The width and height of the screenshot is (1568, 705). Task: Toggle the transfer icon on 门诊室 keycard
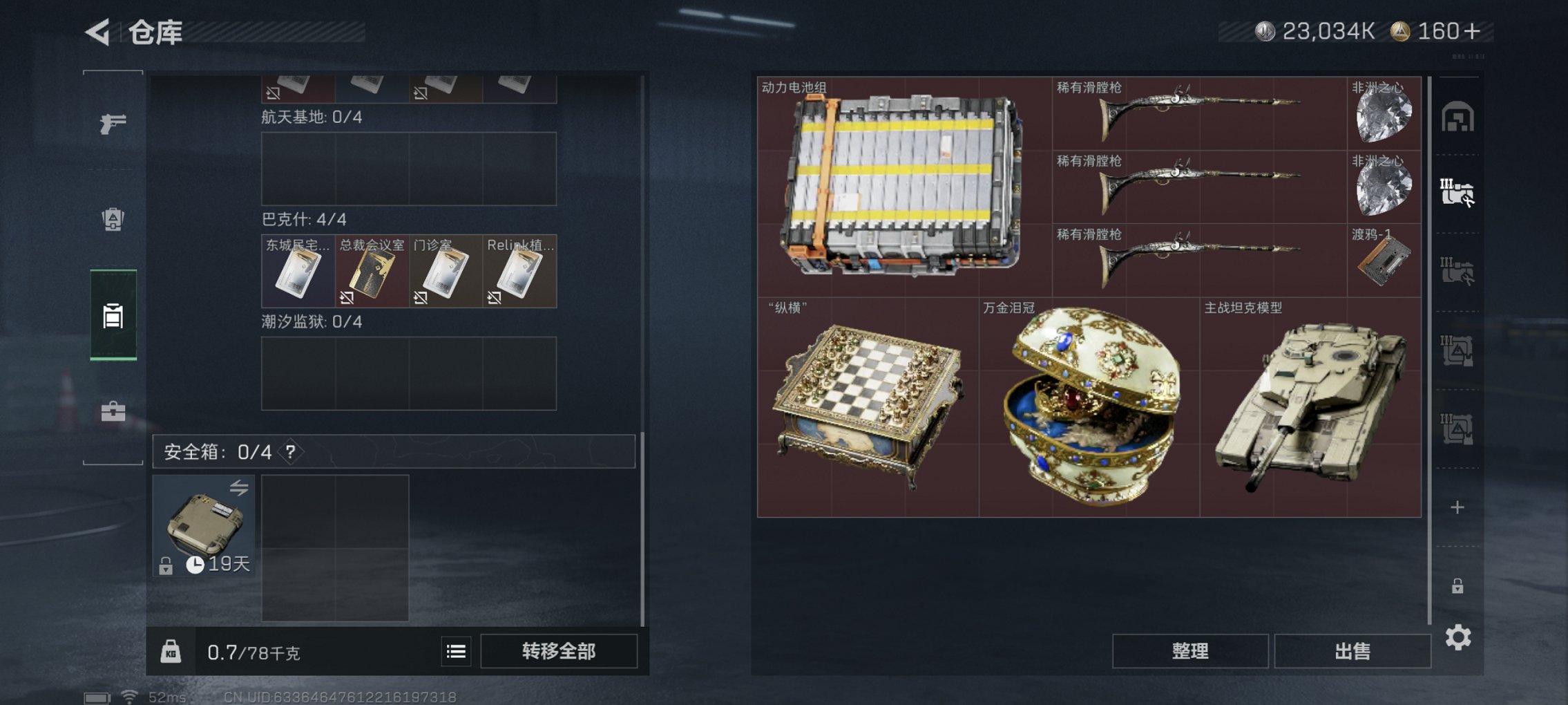[x=420, y=297]
